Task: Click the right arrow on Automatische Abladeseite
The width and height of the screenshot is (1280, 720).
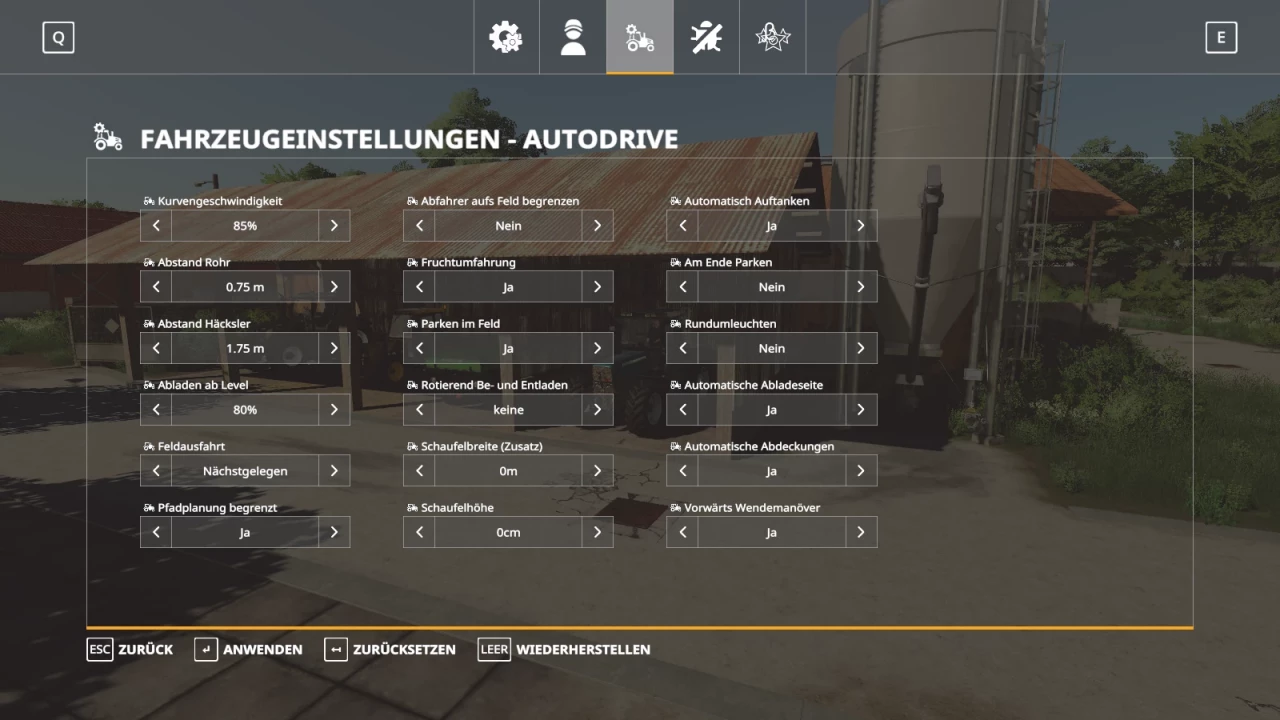Action: coord(860,409)
